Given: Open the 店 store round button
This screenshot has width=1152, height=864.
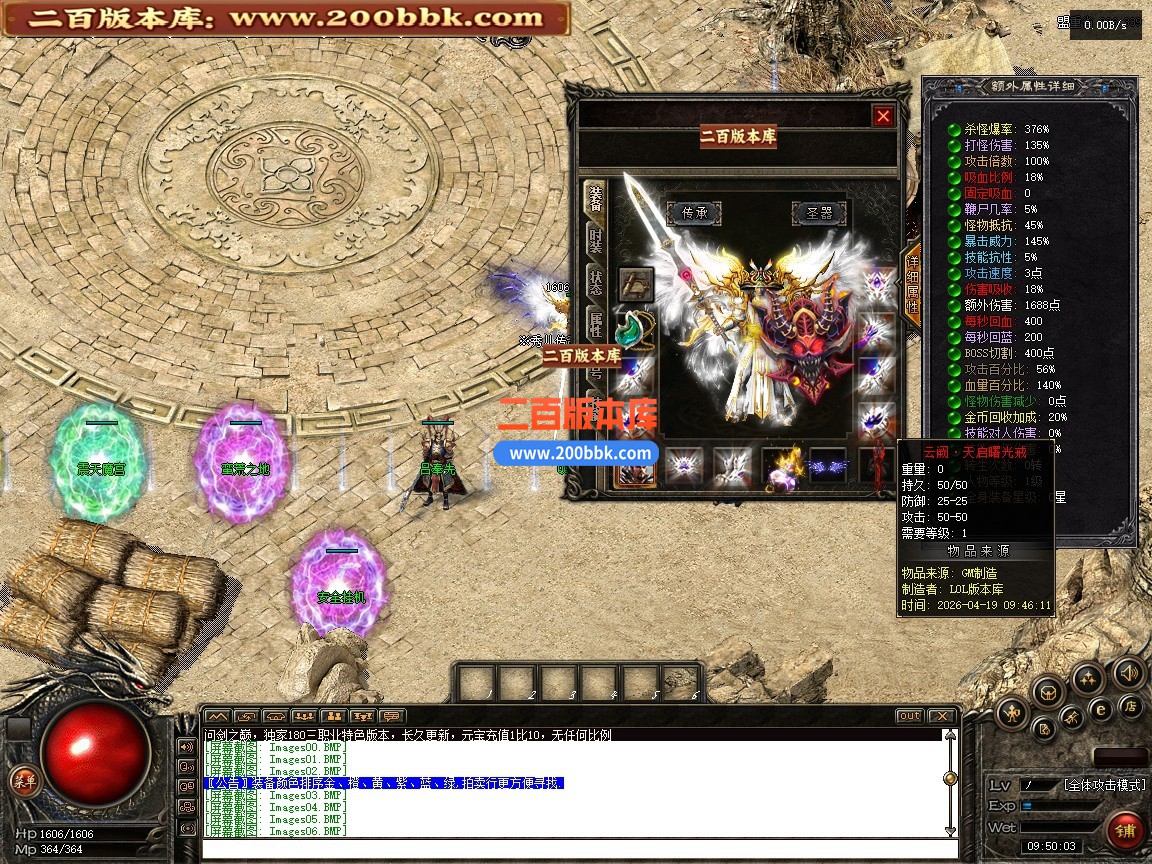Looking at the screenshot, I should [x=1130, y=707].
